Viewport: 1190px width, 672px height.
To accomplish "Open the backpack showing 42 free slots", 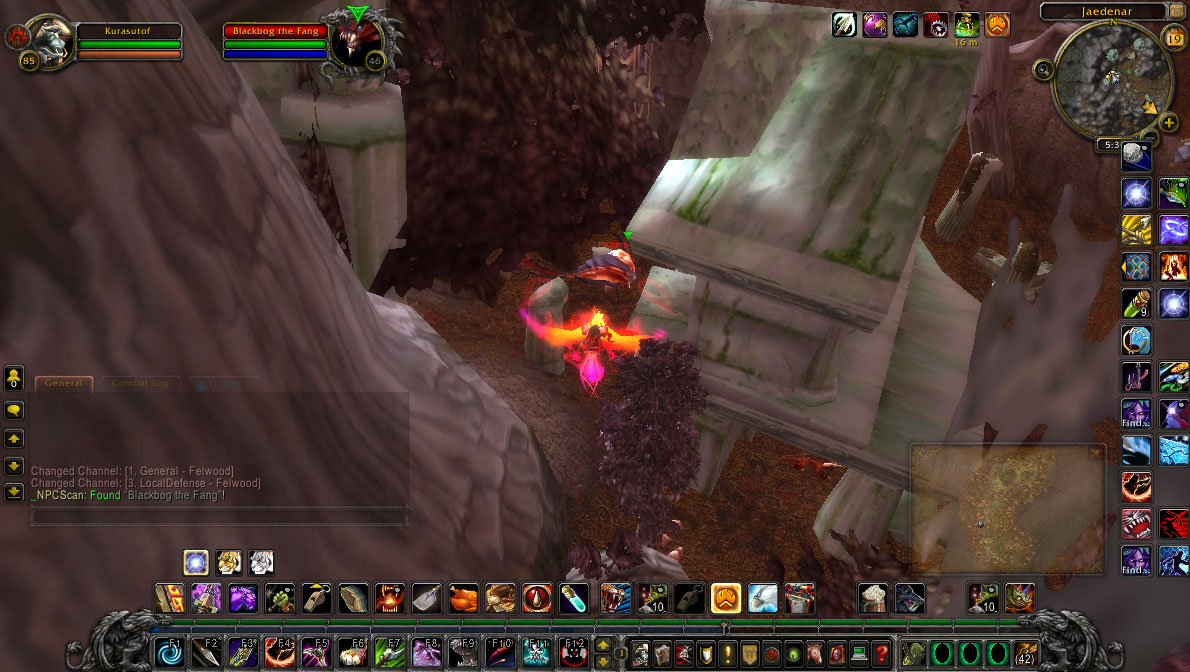I will click(x=1024, y=653).
